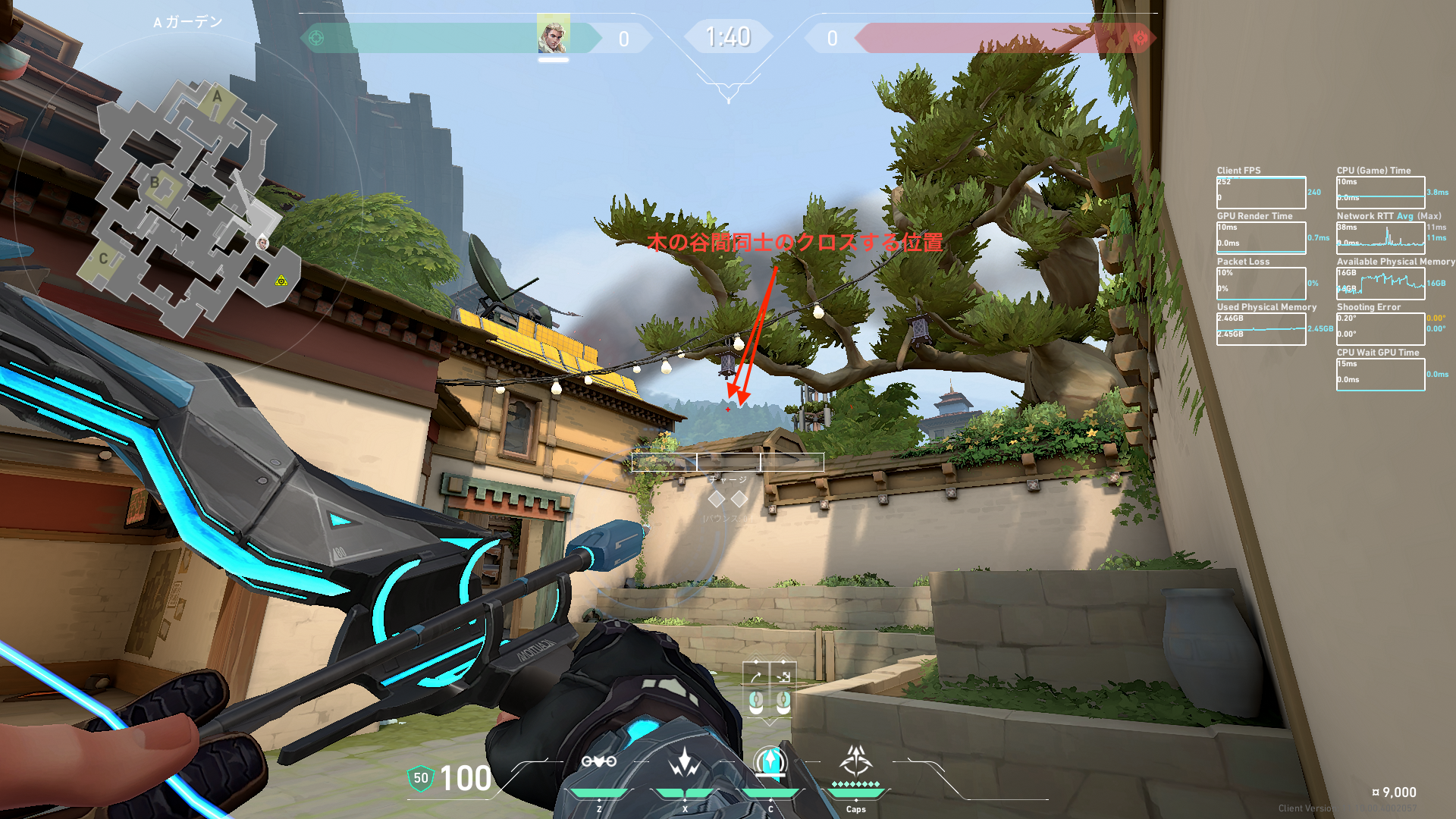Select the B site marker on minimap
The width and height of the screenshot is (1456, 819).
coord(155,183)
